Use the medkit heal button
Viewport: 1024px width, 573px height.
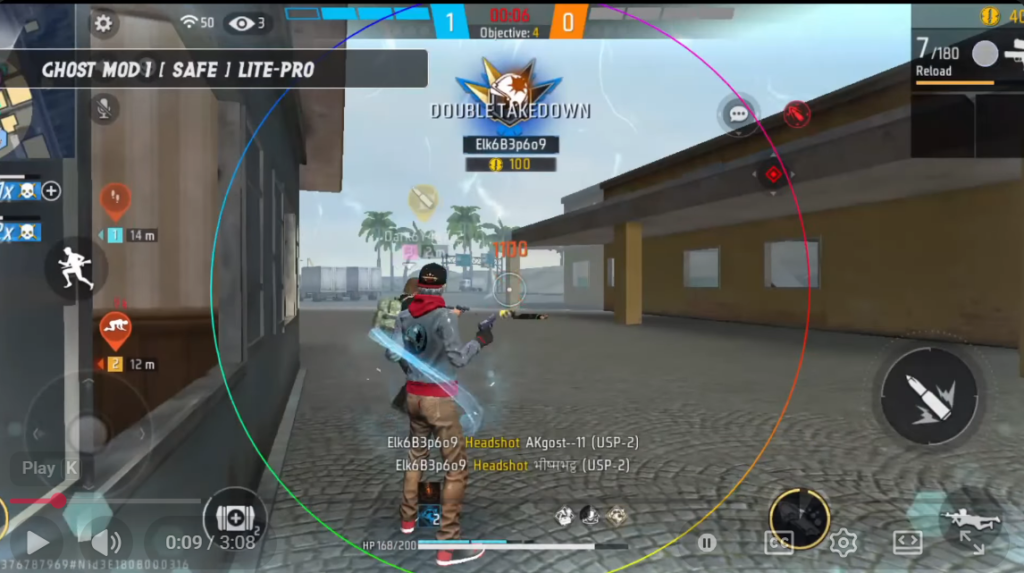tap(234, 520)
